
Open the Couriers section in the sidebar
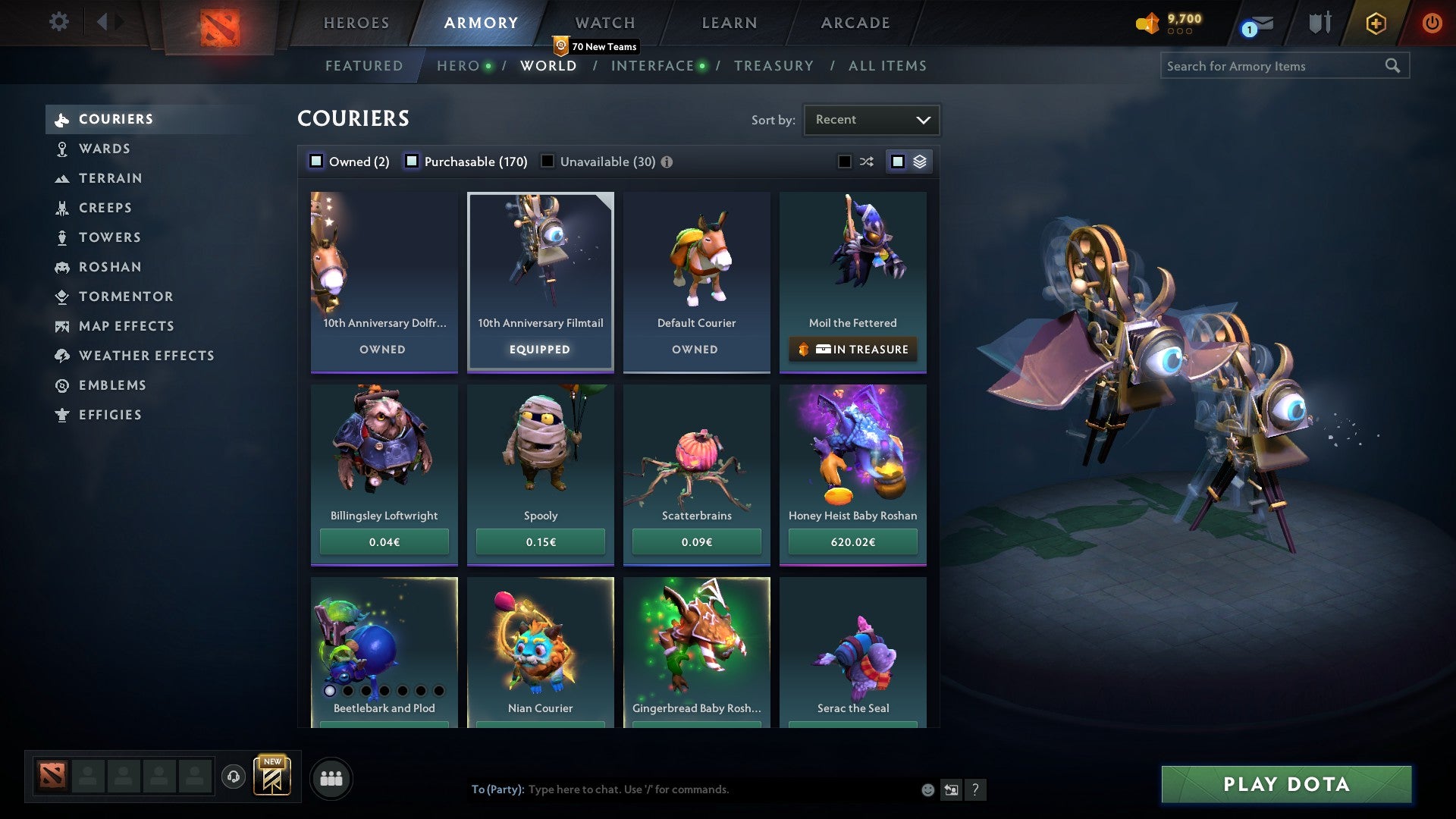click(x=115, y=119)
